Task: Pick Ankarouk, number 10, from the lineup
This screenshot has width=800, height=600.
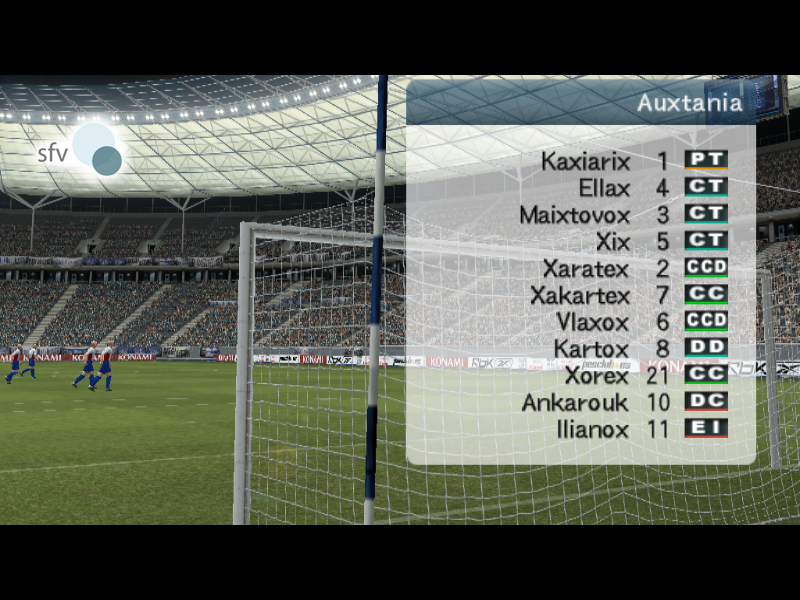Action: [x=575, y=403]
